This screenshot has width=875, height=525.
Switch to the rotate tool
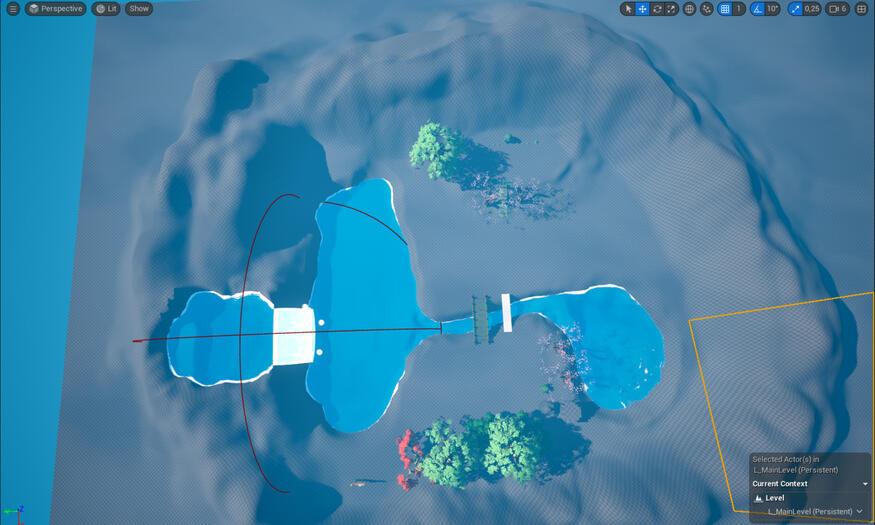coord(657,9)
